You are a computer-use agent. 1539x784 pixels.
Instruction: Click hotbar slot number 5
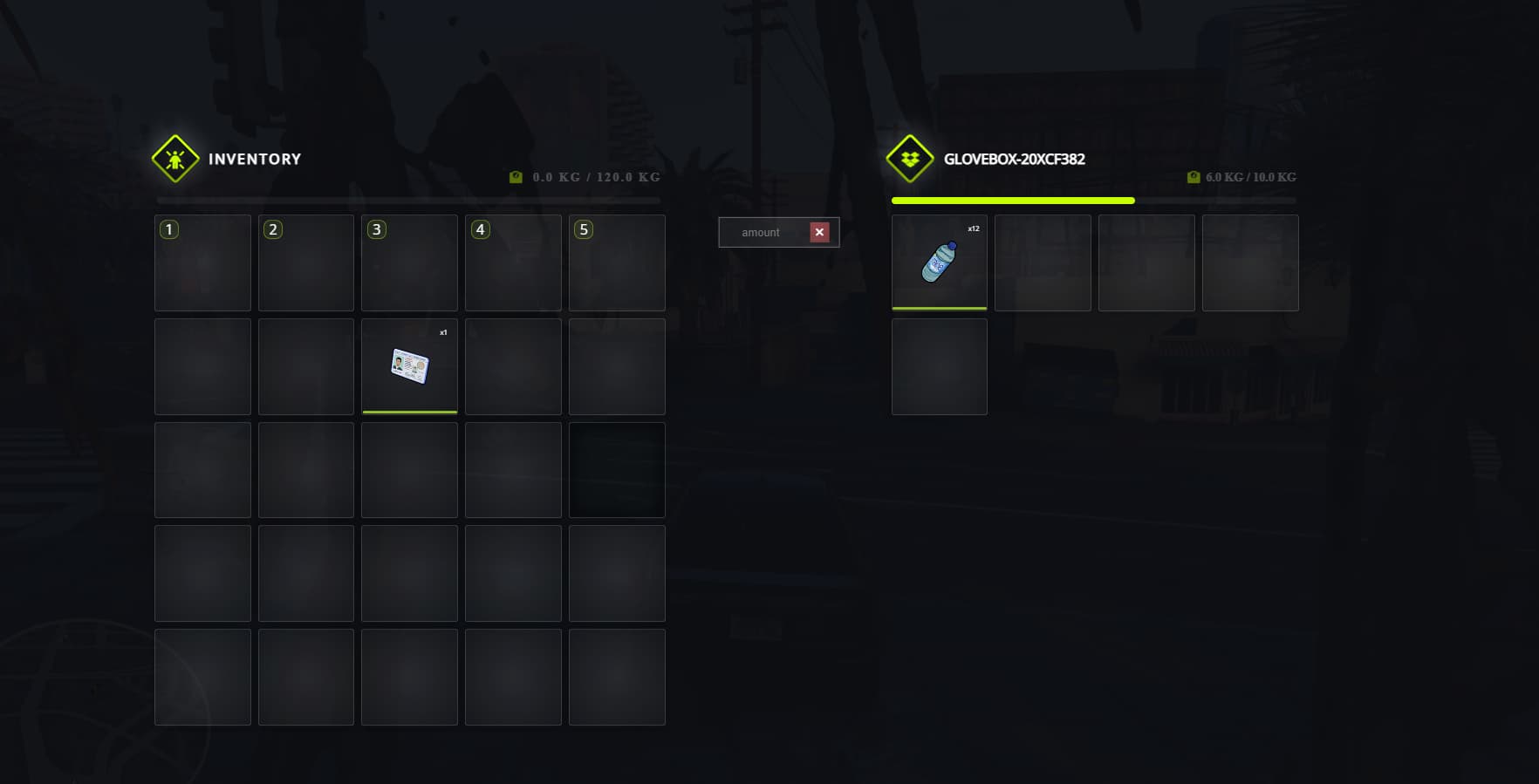tap(617, 262)
